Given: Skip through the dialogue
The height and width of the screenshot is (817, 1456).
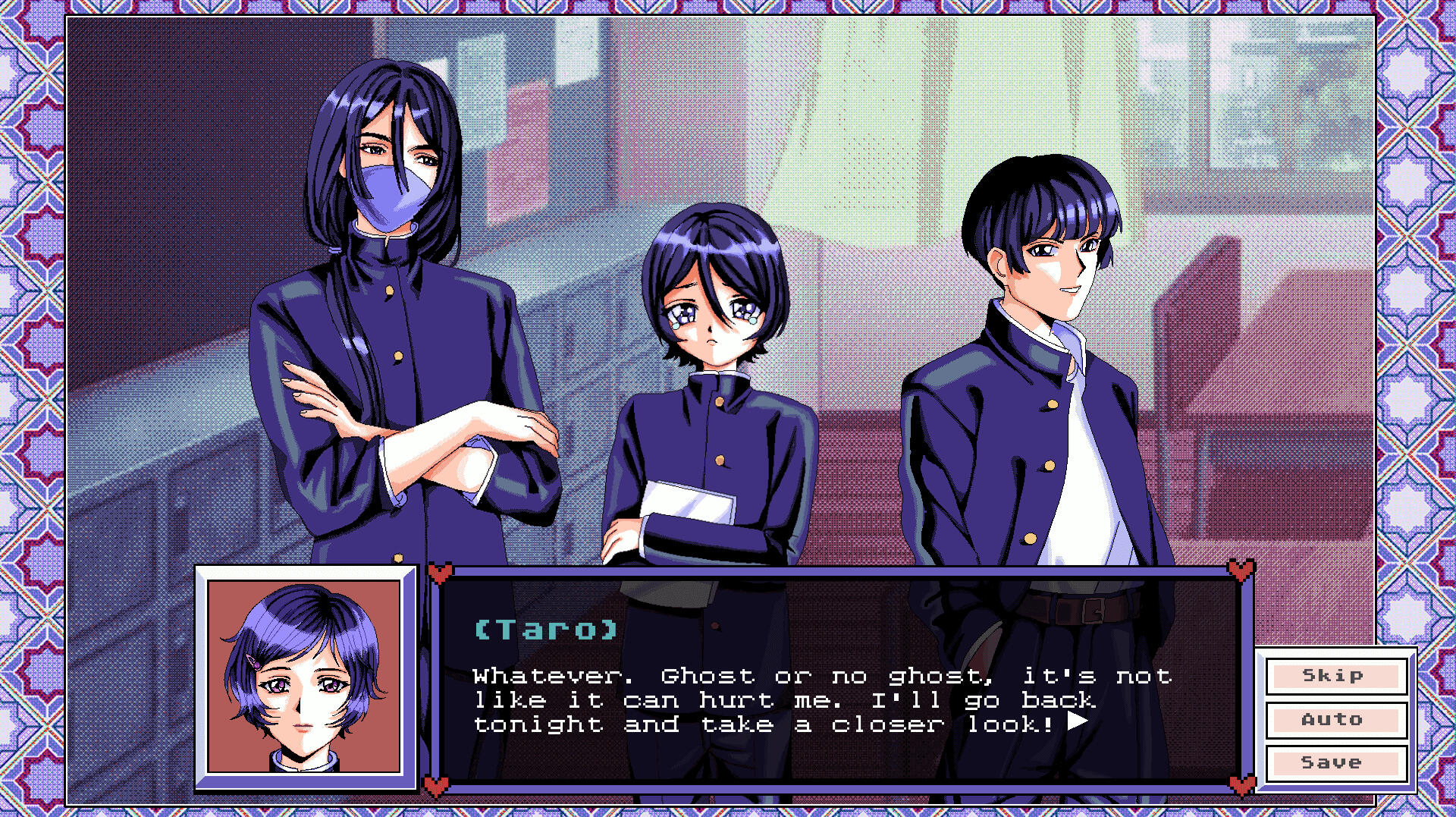Looking at the screenshot, I should pos(1335,676).
